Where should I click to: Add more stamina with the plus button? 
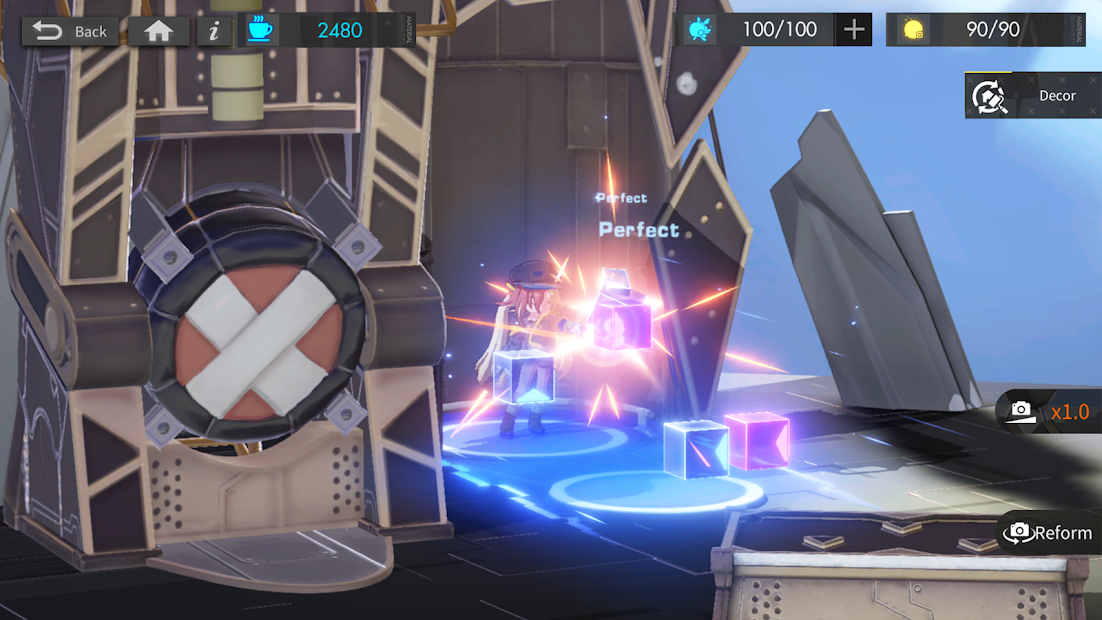[853, 30]
